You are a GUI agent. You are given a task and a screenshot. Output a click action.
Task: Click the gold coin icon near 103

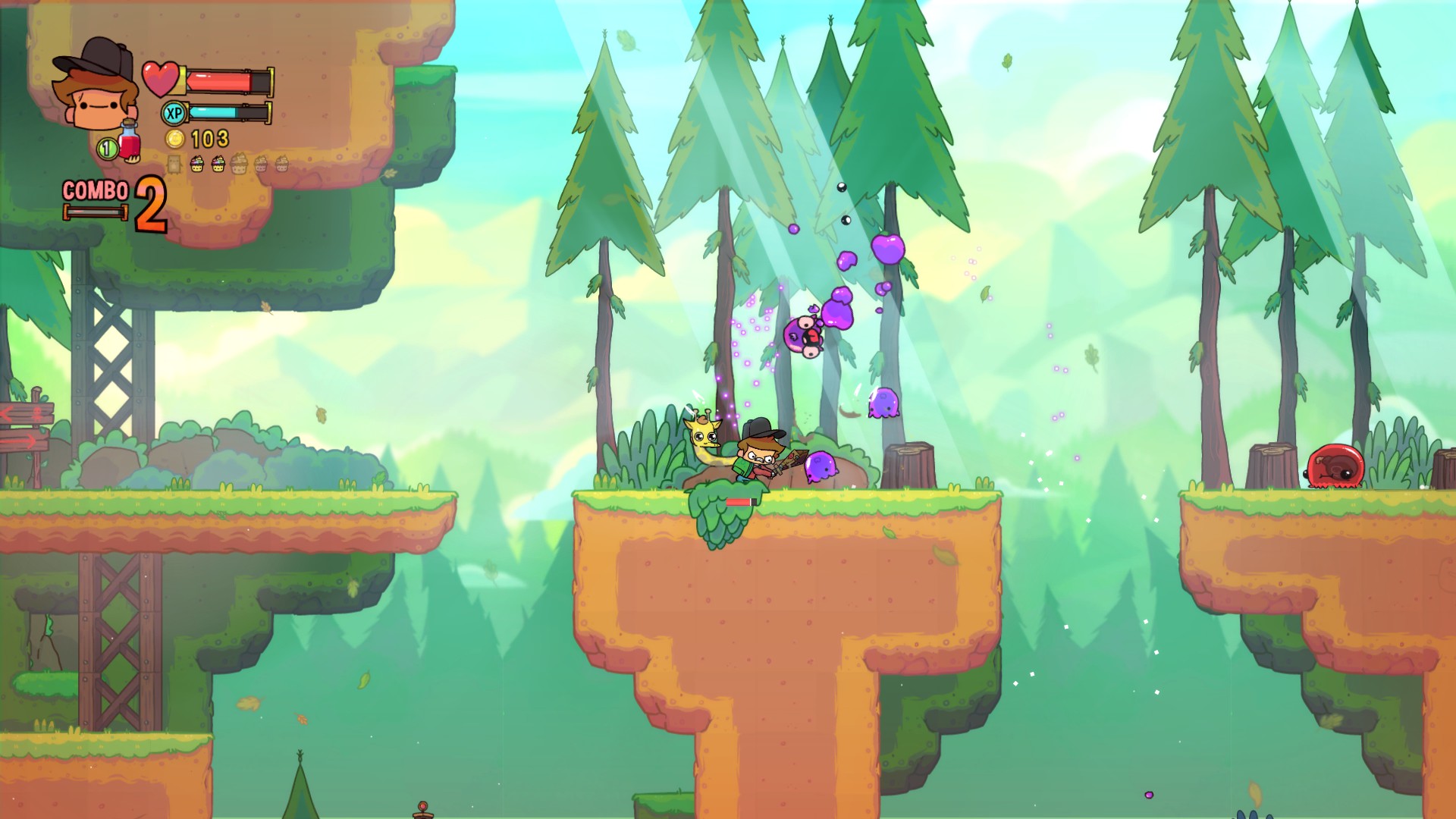click(x=176, y=140)
